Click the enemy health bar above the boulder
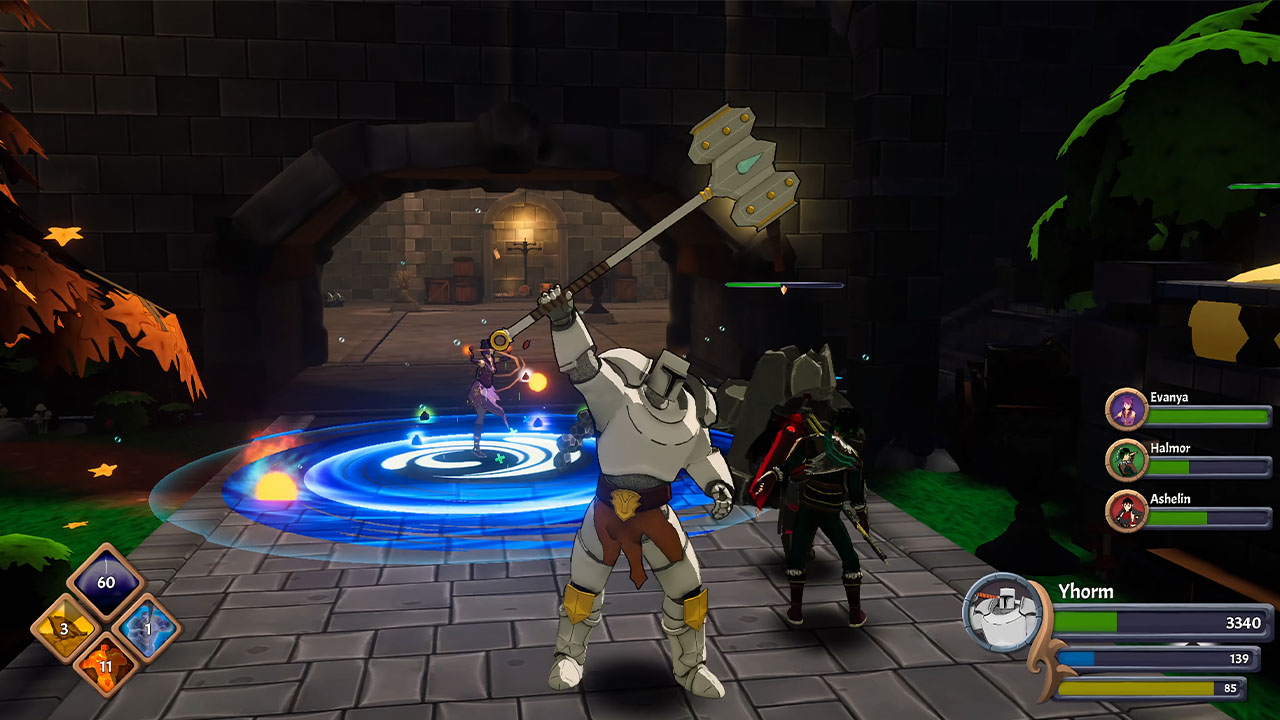Image resolution: width=1280 pixels, height=720 pixels. pos(785,284)
